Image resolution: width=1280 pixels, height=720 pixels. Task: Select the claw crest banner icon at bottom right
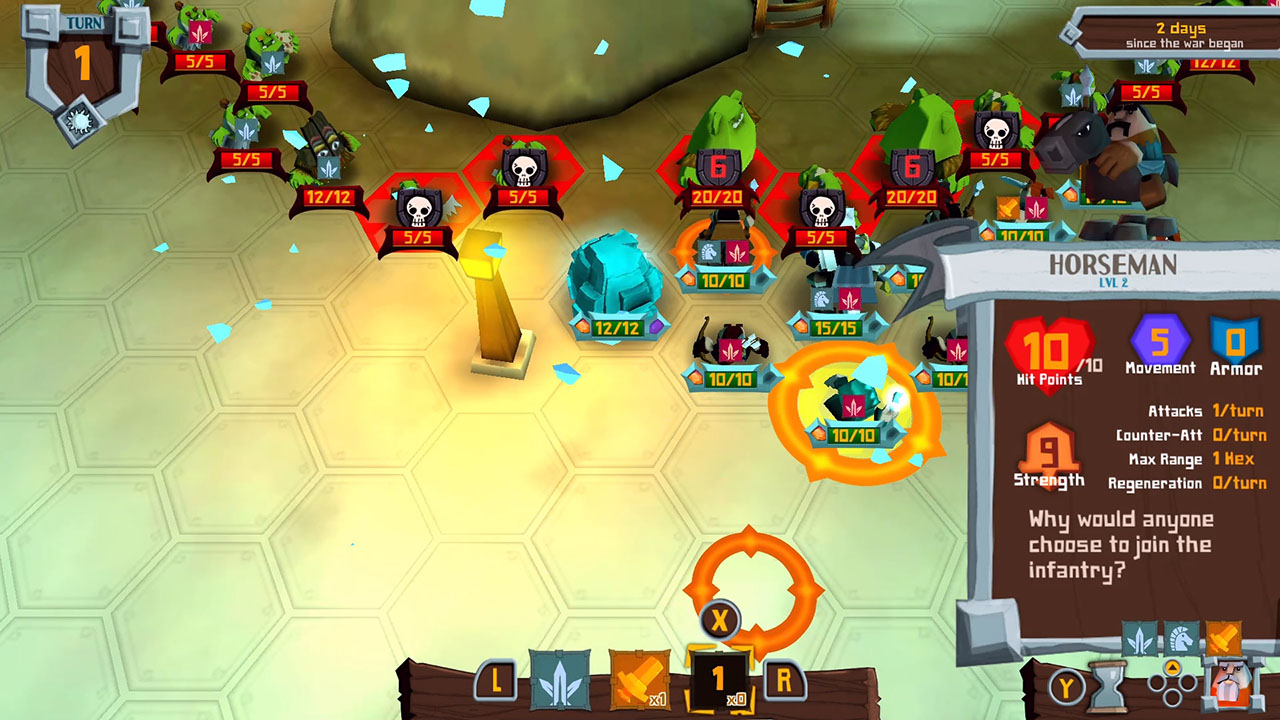(x=1138, y=640)
